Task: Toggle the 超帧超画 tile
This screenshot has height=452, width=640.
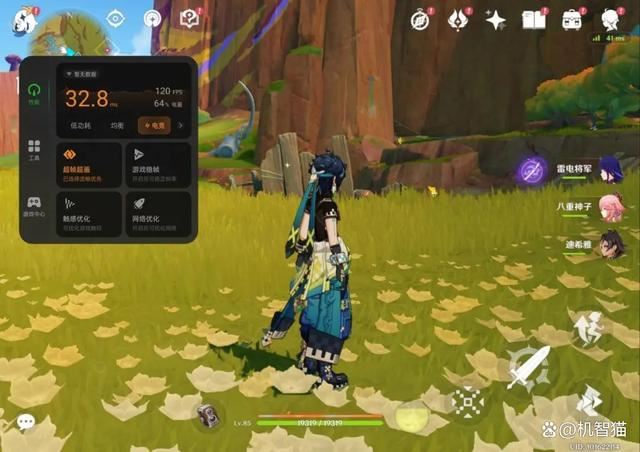Action: (90, 164)
